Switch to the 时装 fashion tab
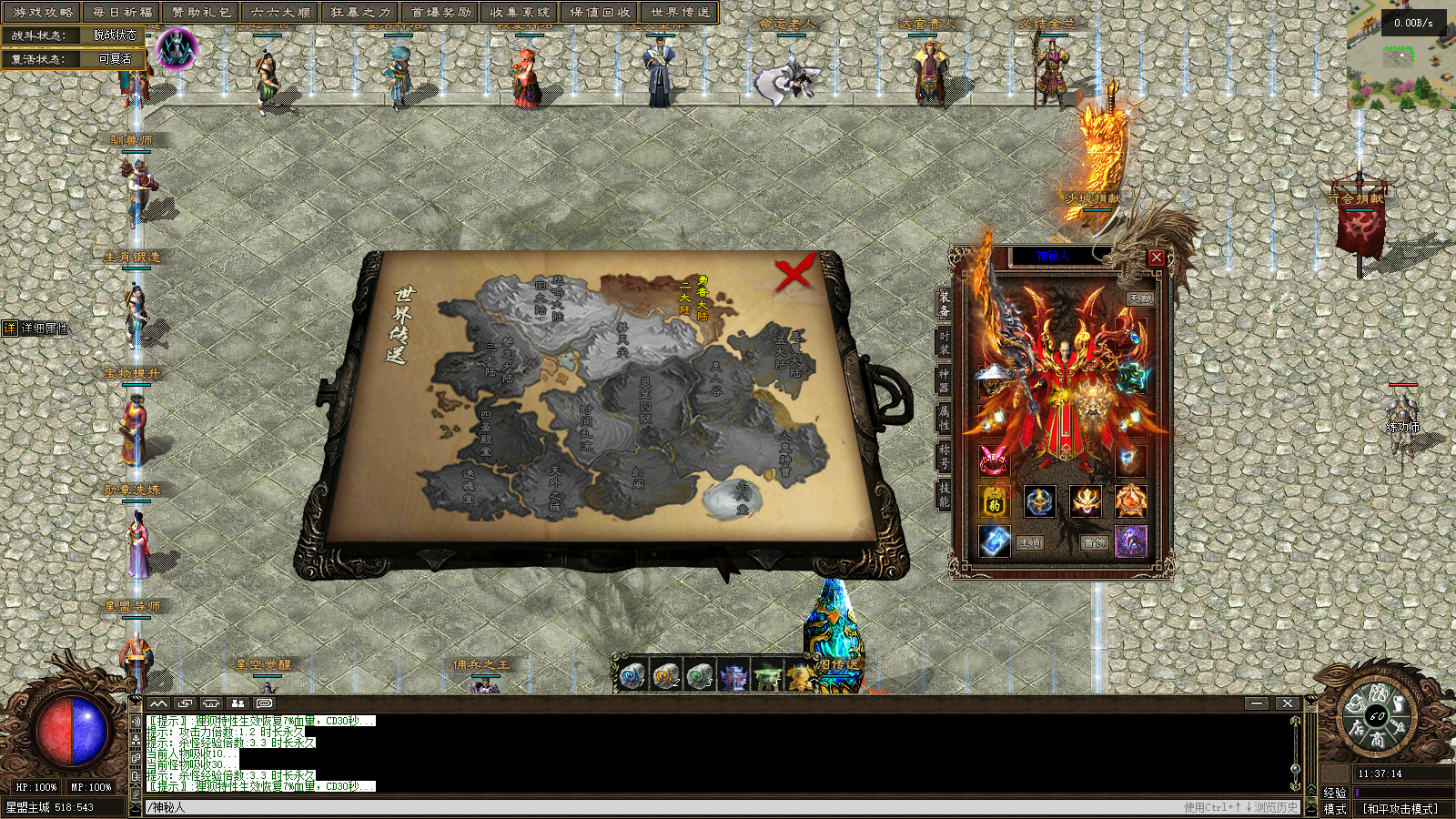 [x=944, y=342]
